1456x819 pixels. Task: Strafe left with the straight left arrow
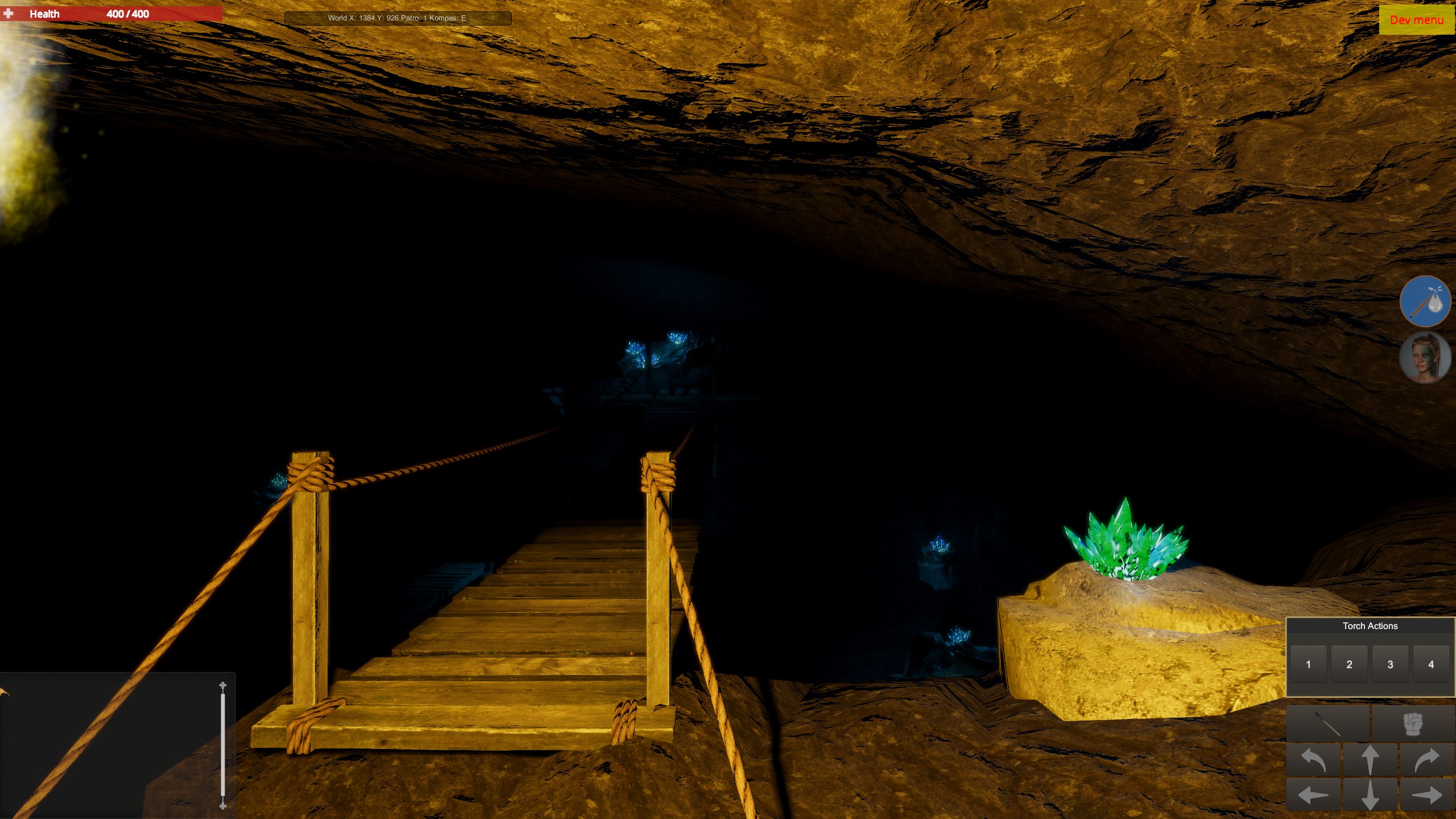click(x=1314, y=795)
